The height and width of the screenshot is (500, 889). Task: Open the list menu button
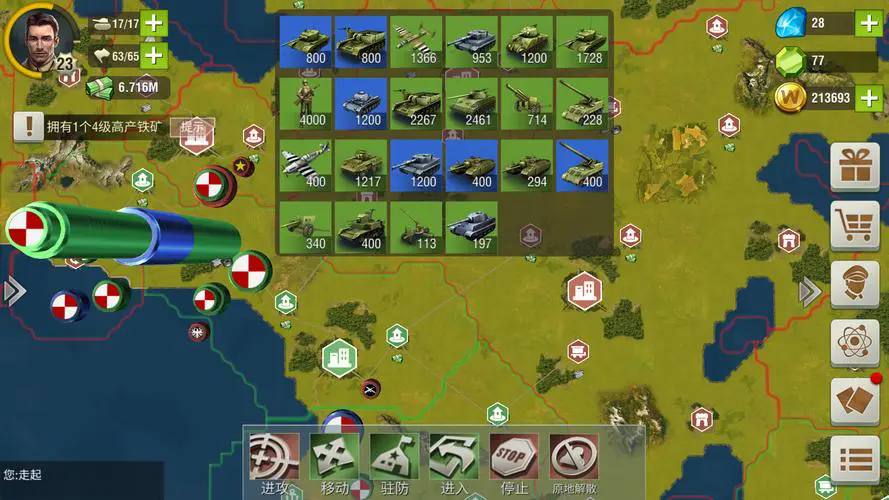855,460
